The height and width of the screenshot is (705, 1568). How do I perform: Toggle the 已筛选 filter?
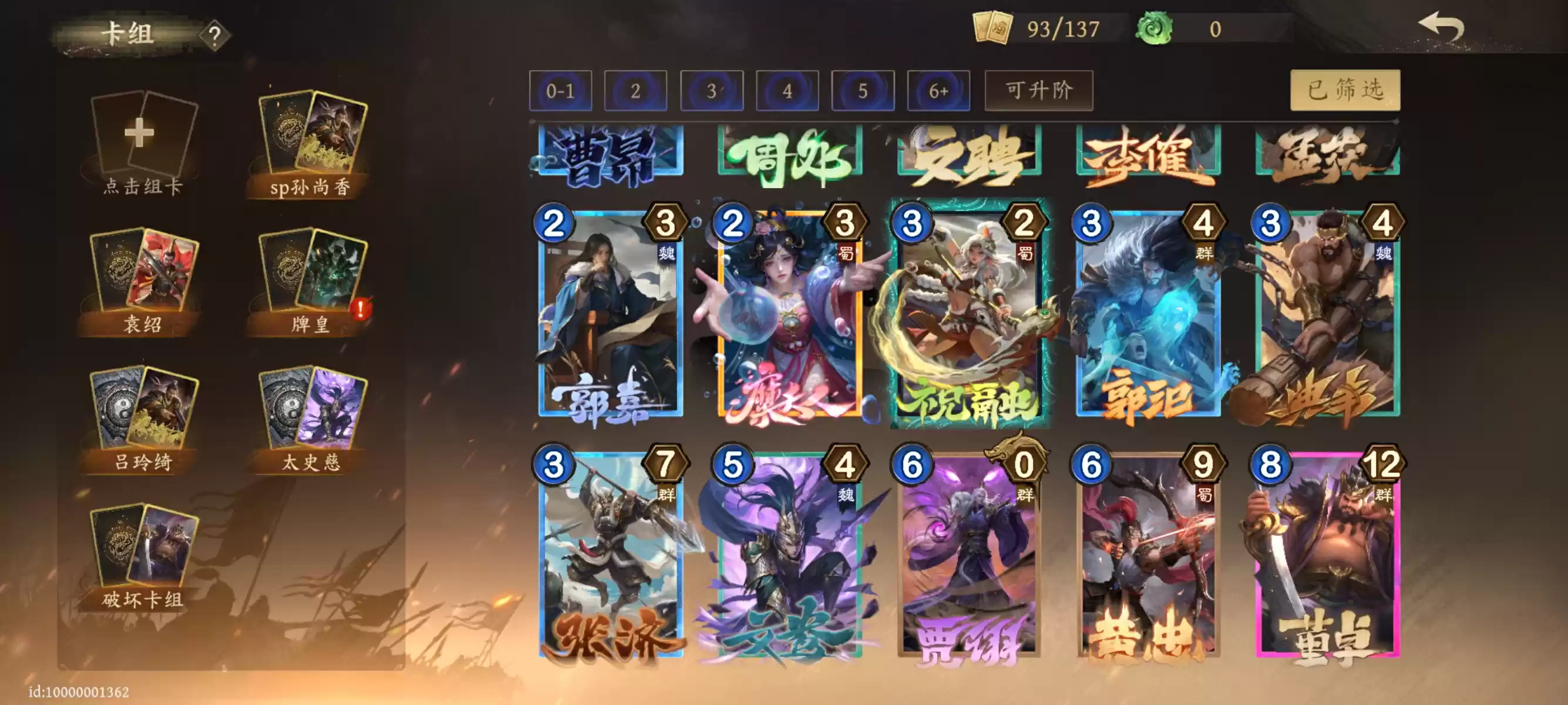[x=1346, y=89]
